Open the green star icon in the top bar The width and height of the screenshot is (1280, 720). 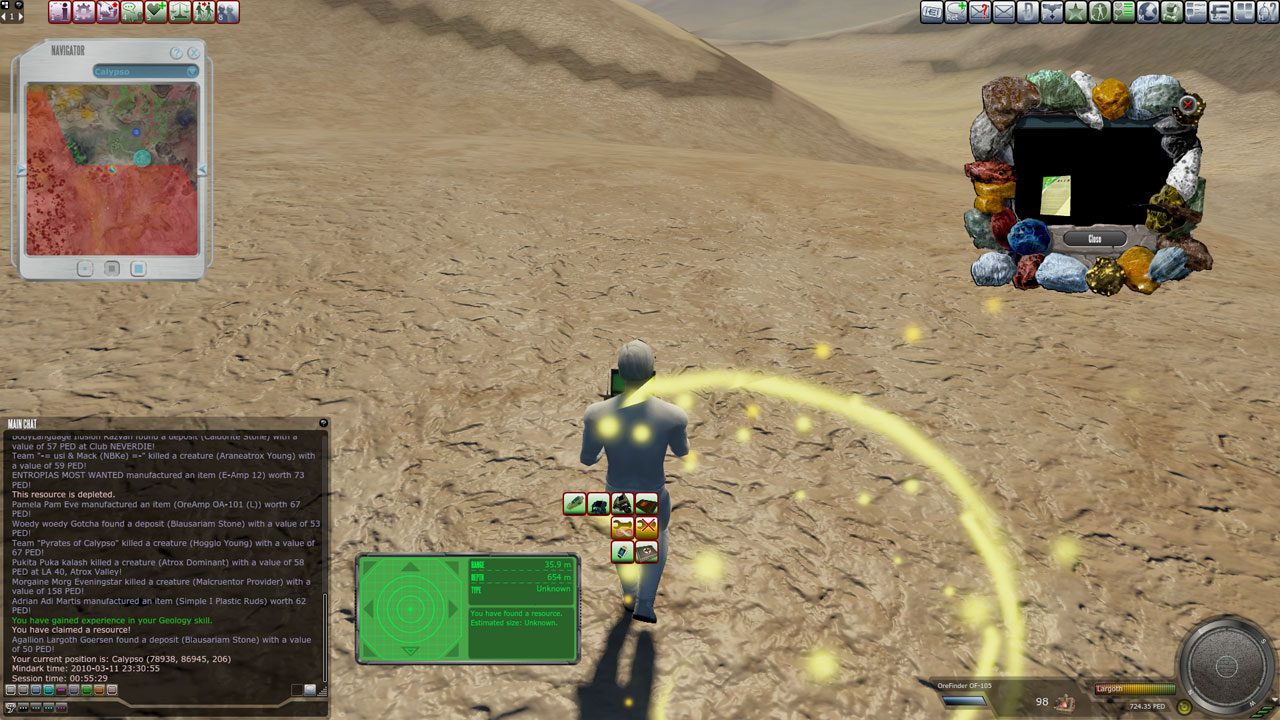[x=1076, y=12]
